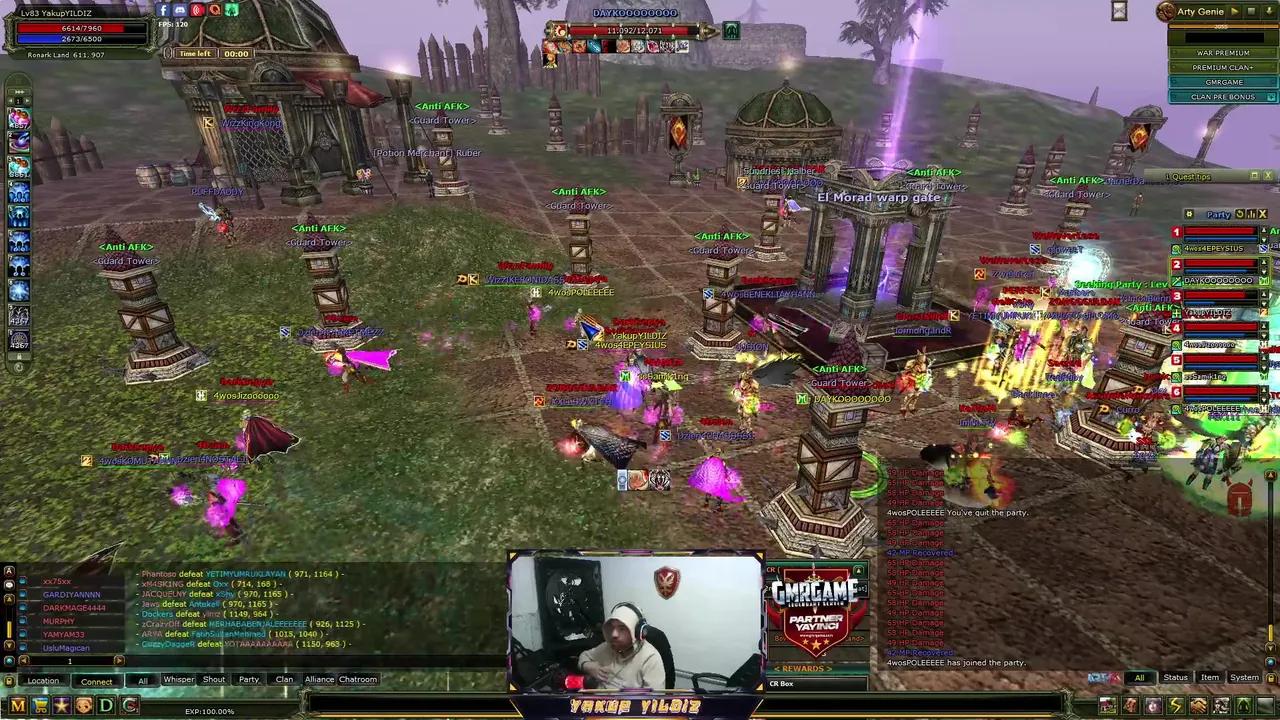The height and width of the screenshot is (720, 1280).
Task: Switch to the Whisper chat tab
Action: [x=178, y=679]
